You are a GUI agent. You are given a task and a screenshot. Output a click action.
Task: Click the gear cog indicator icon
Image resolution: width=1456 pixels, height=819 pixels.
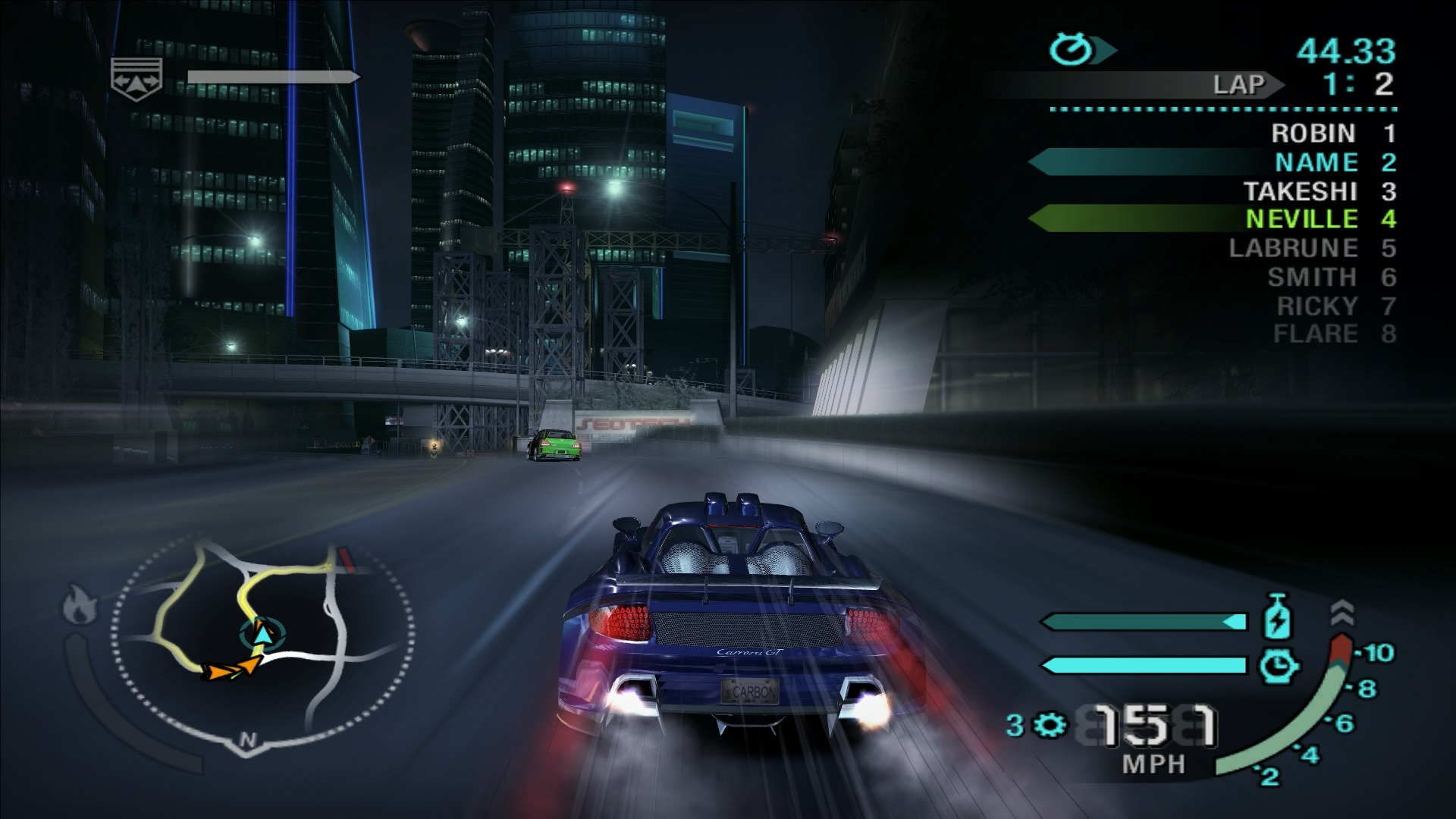click(1050, 726)
